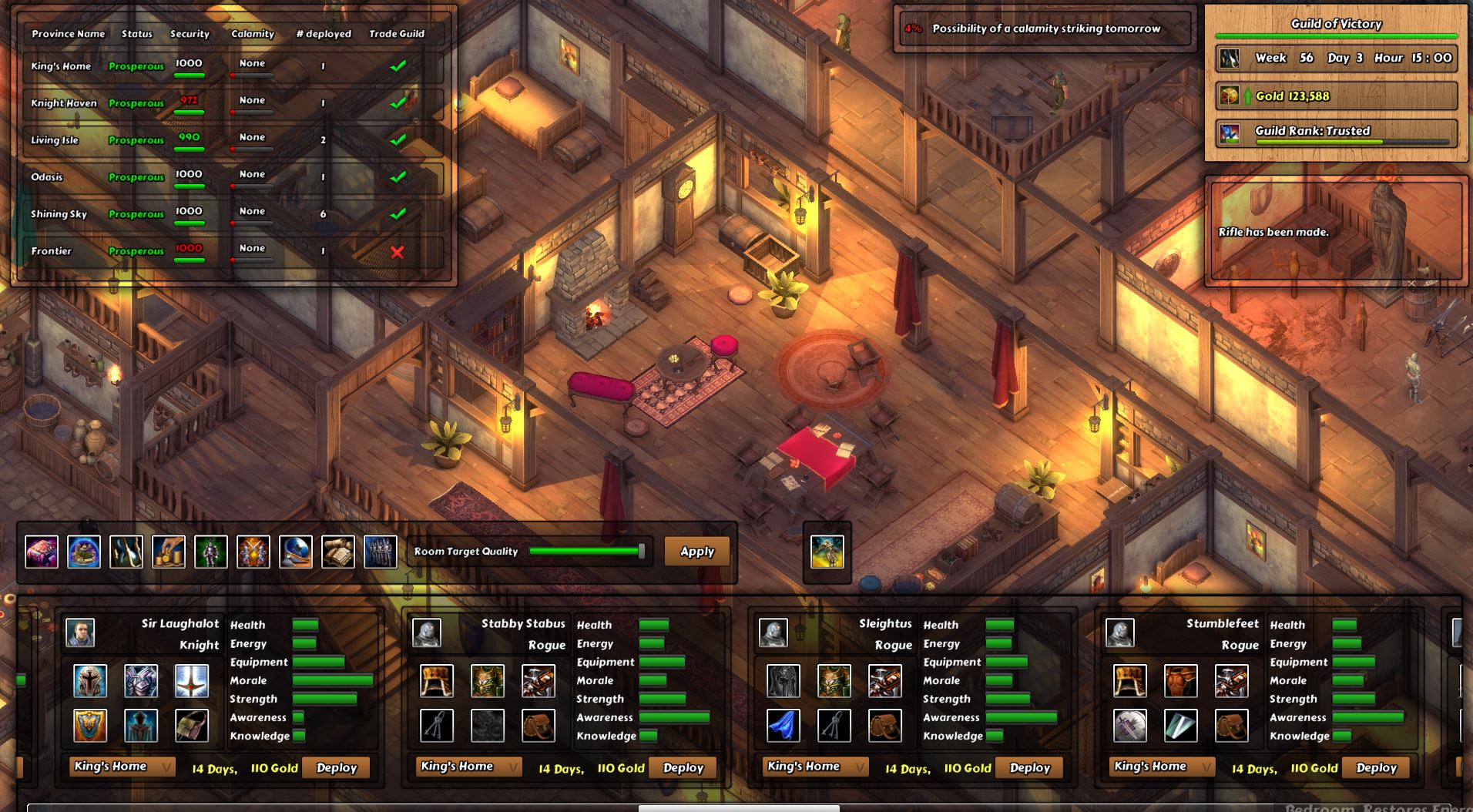The width and height of the screenshot is (1473, 812).
Task: Select the town overview icon on the toolbar
Action: 85,551
